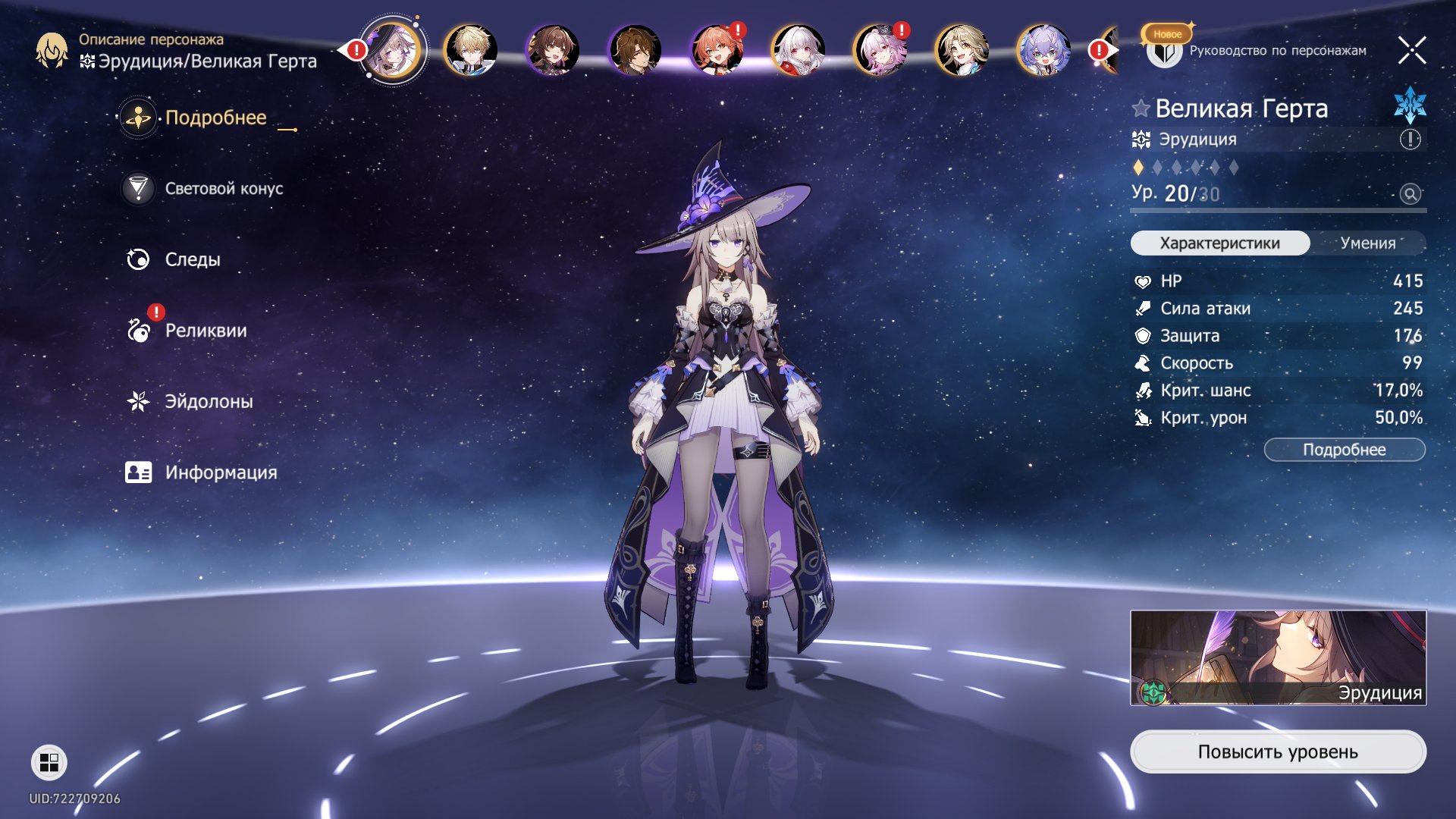
Task: Go to the Эйдолоны menu
Action: point(209,402)
